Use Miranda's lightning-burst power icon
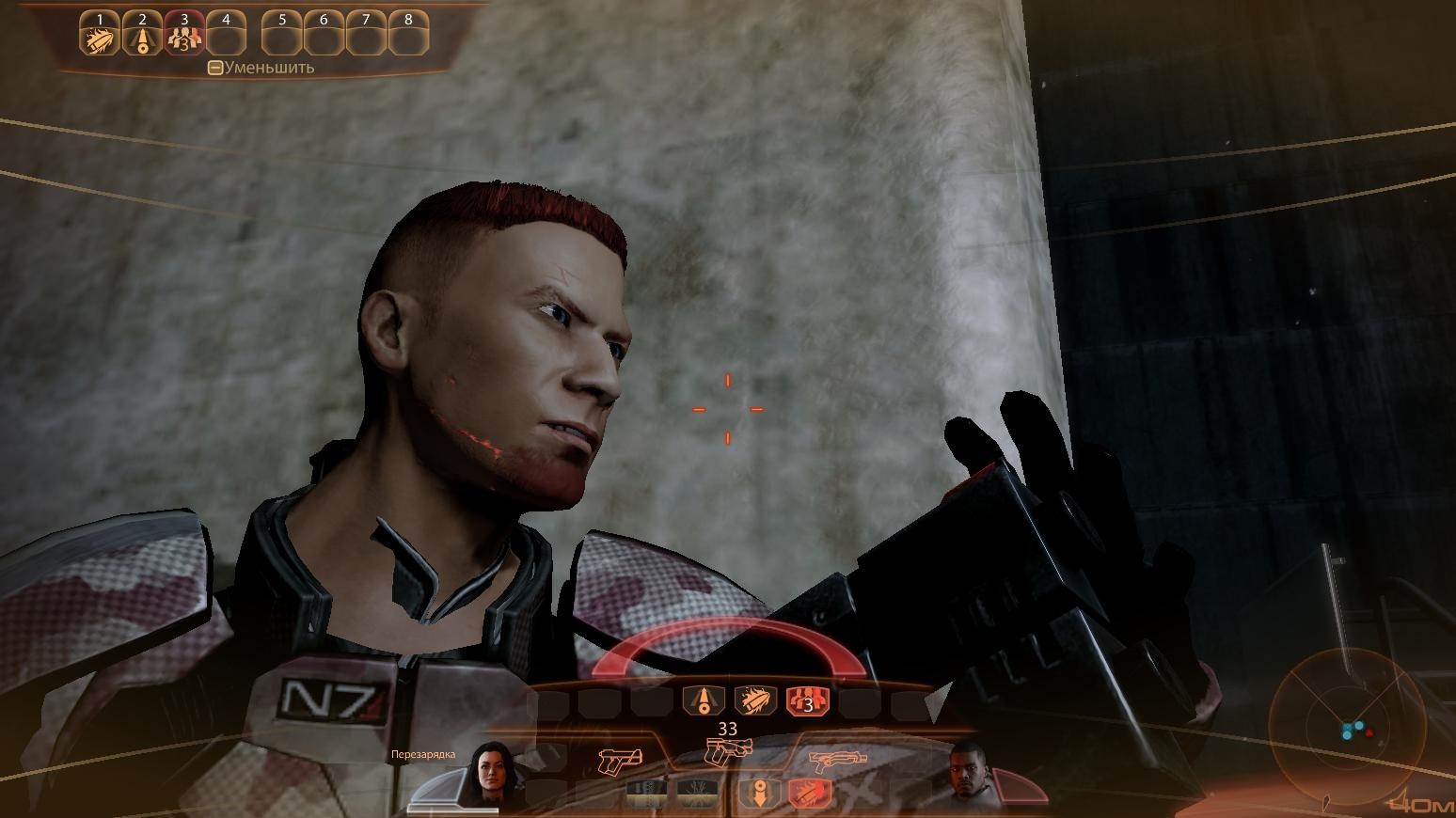Viewport: 1456px width, 818px height. 697,793
